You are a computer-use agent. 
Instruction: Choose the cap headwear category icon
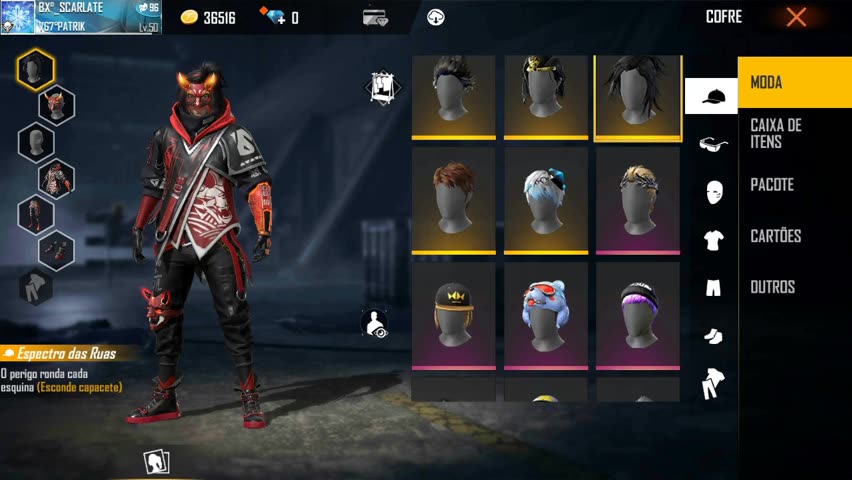(711, 96)
